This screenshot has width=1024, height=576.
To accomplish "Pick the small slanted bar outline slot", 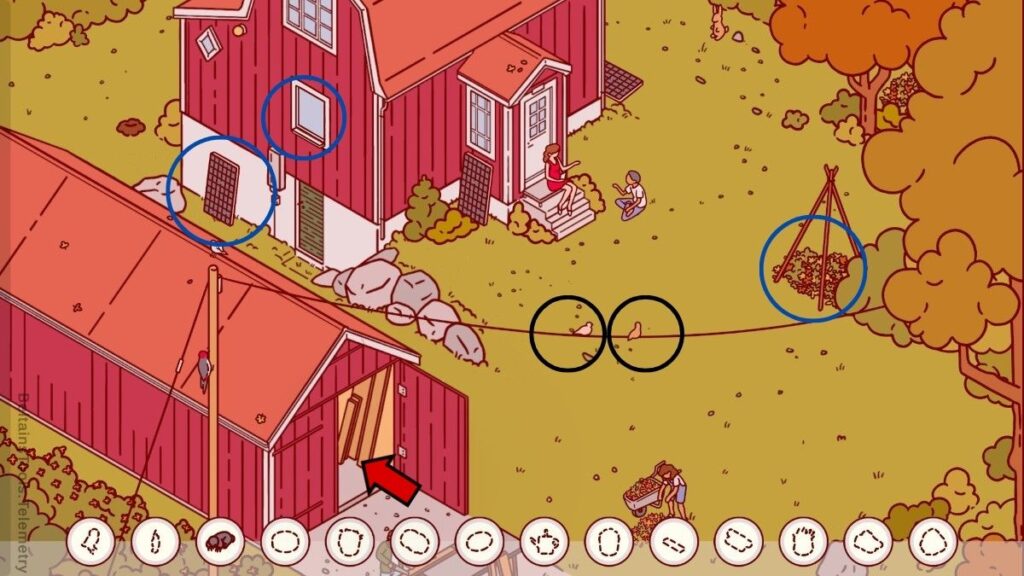I will pos(674,541).
